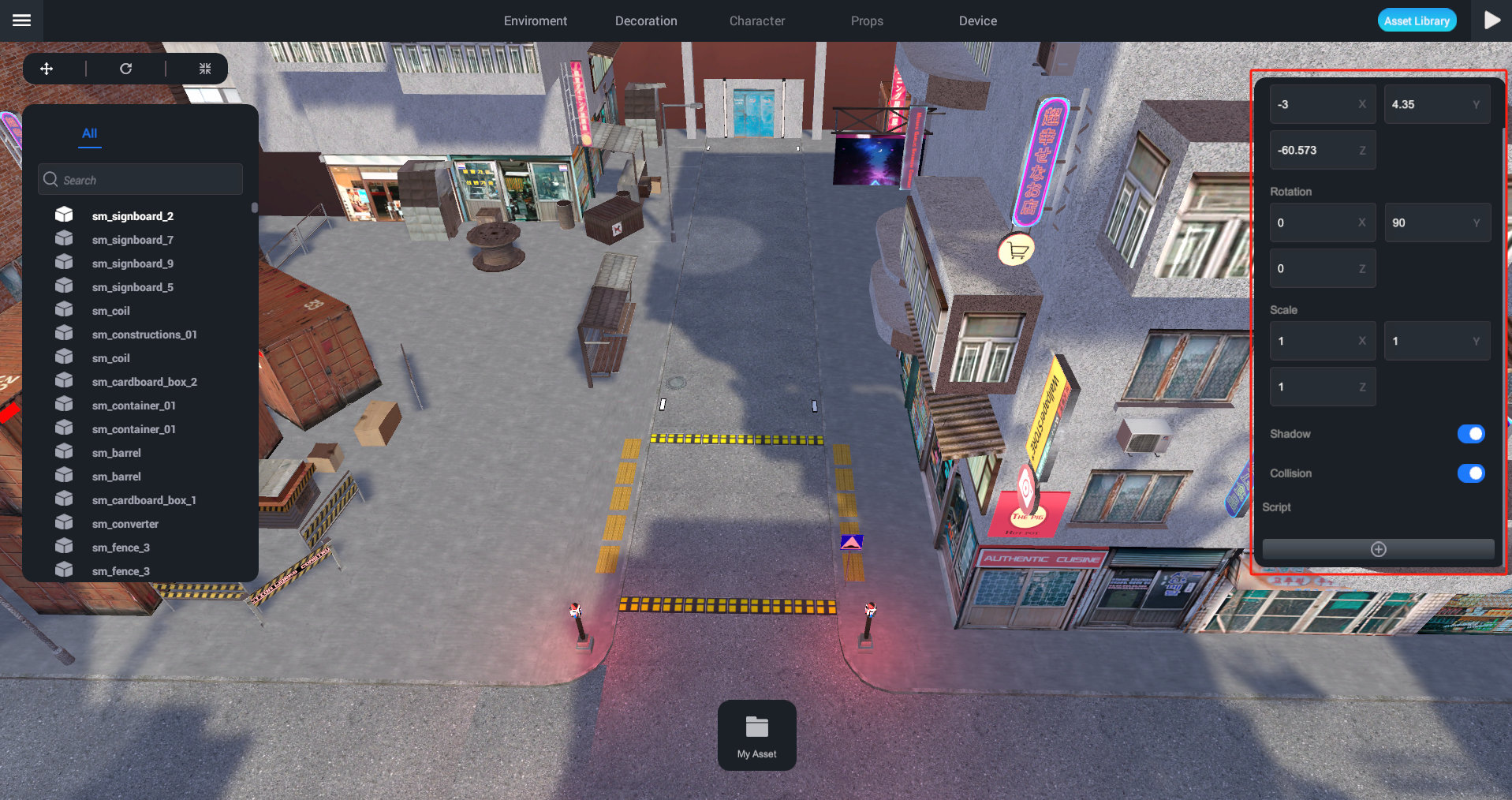The width and height of the screenshot is (1512, 800).
Task: Add a script with the plus button
Action: click(x=1378, y=549)
